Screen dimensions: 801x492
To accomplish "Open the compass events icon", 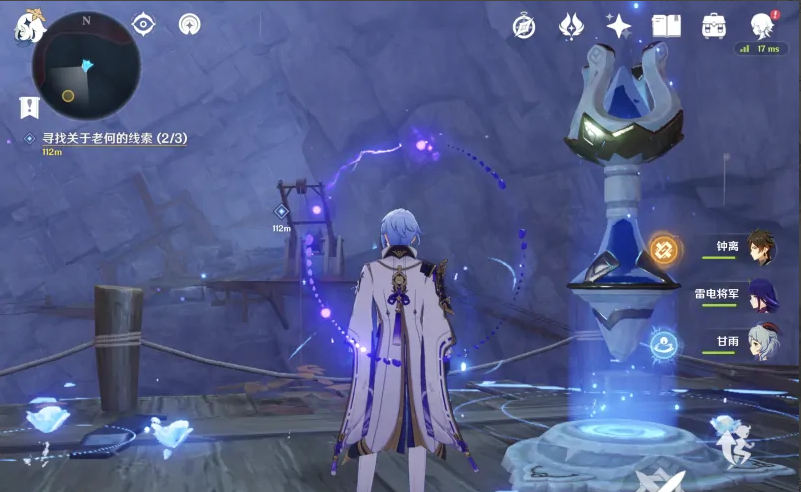I will click(x=524, y=26).
